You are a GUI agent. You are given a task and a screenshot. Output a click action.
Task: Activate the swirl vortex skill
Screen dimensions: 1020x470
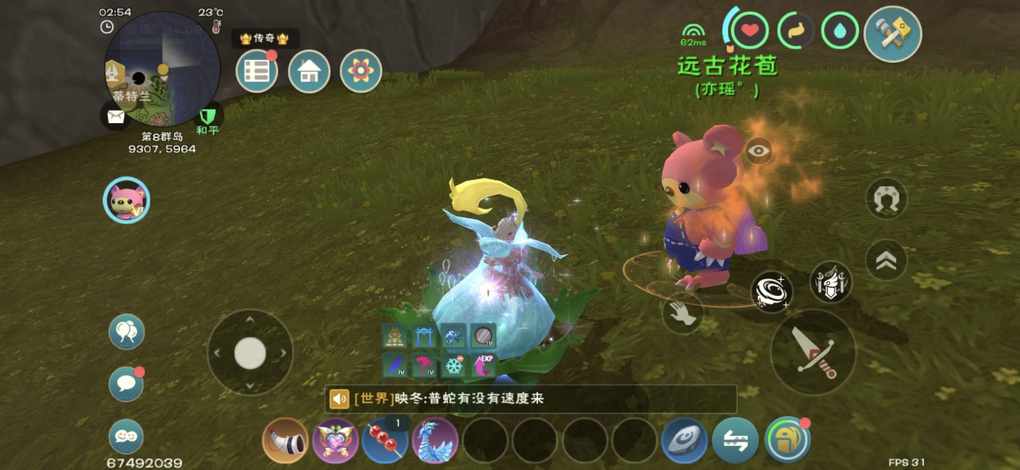click(x=772, y=291)
